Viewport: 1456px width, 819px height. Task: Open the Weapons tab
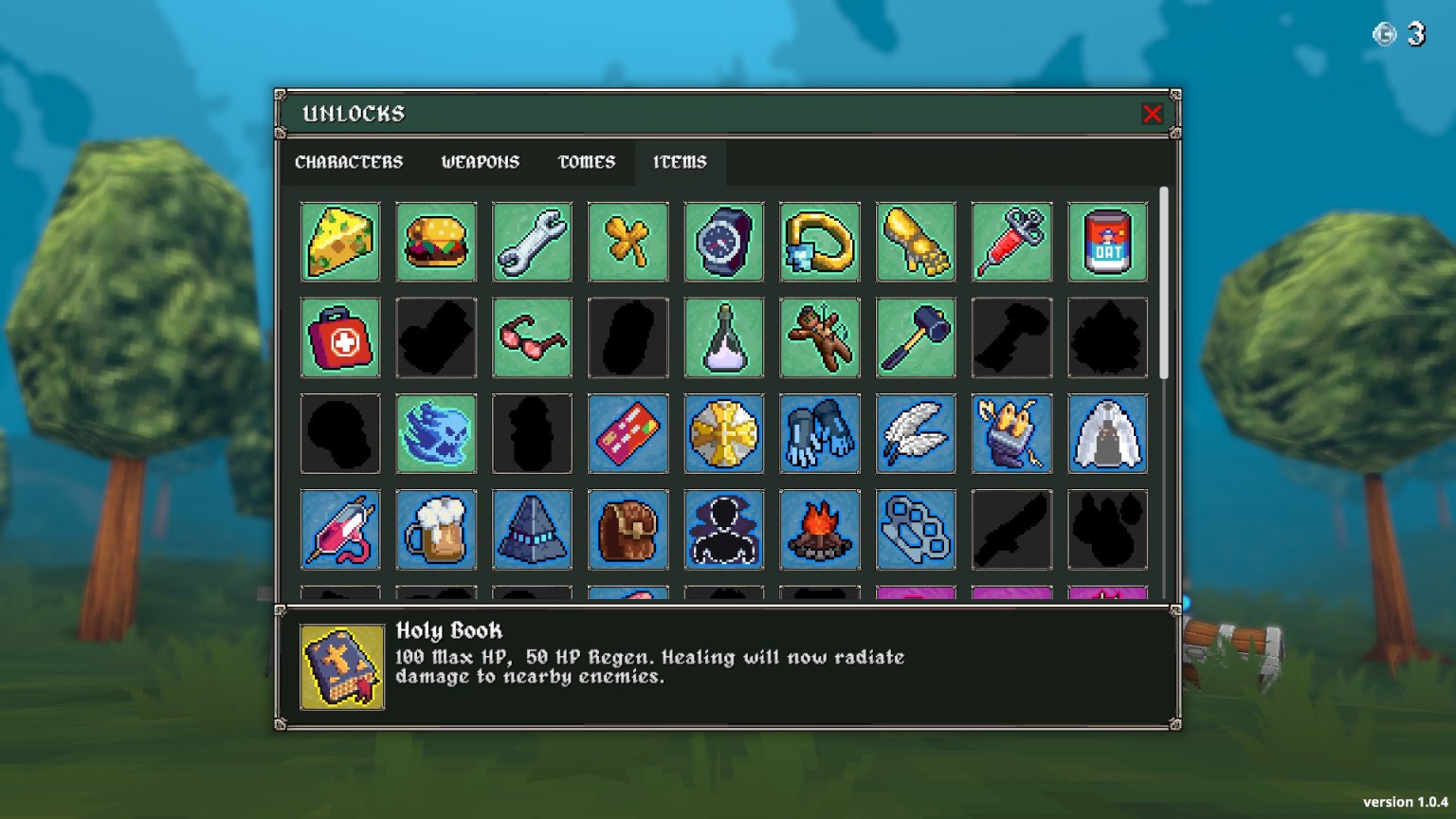click(479, 162)
